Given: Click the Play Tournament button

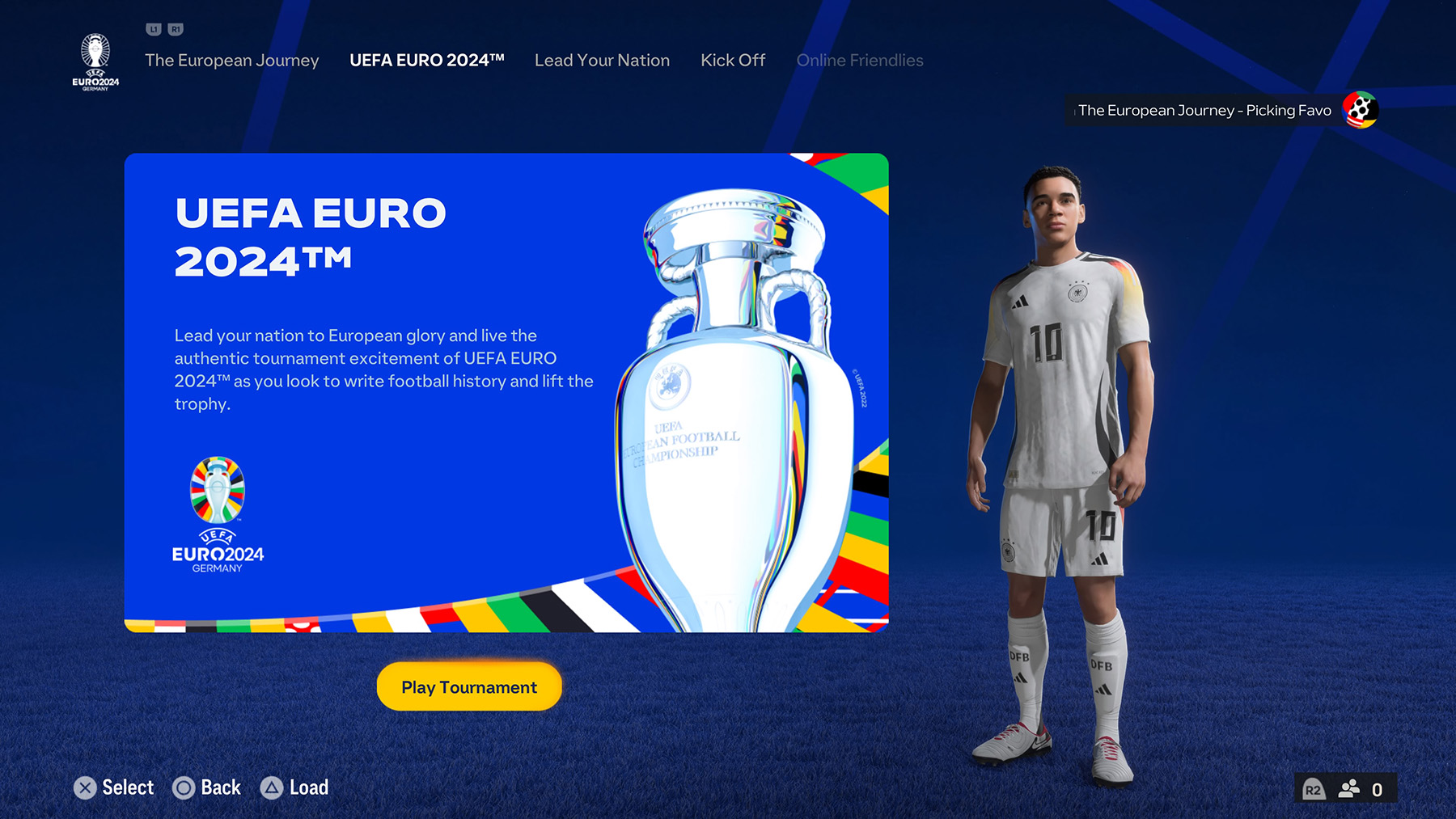Looking at the screenshot, I should click(468, 686).
